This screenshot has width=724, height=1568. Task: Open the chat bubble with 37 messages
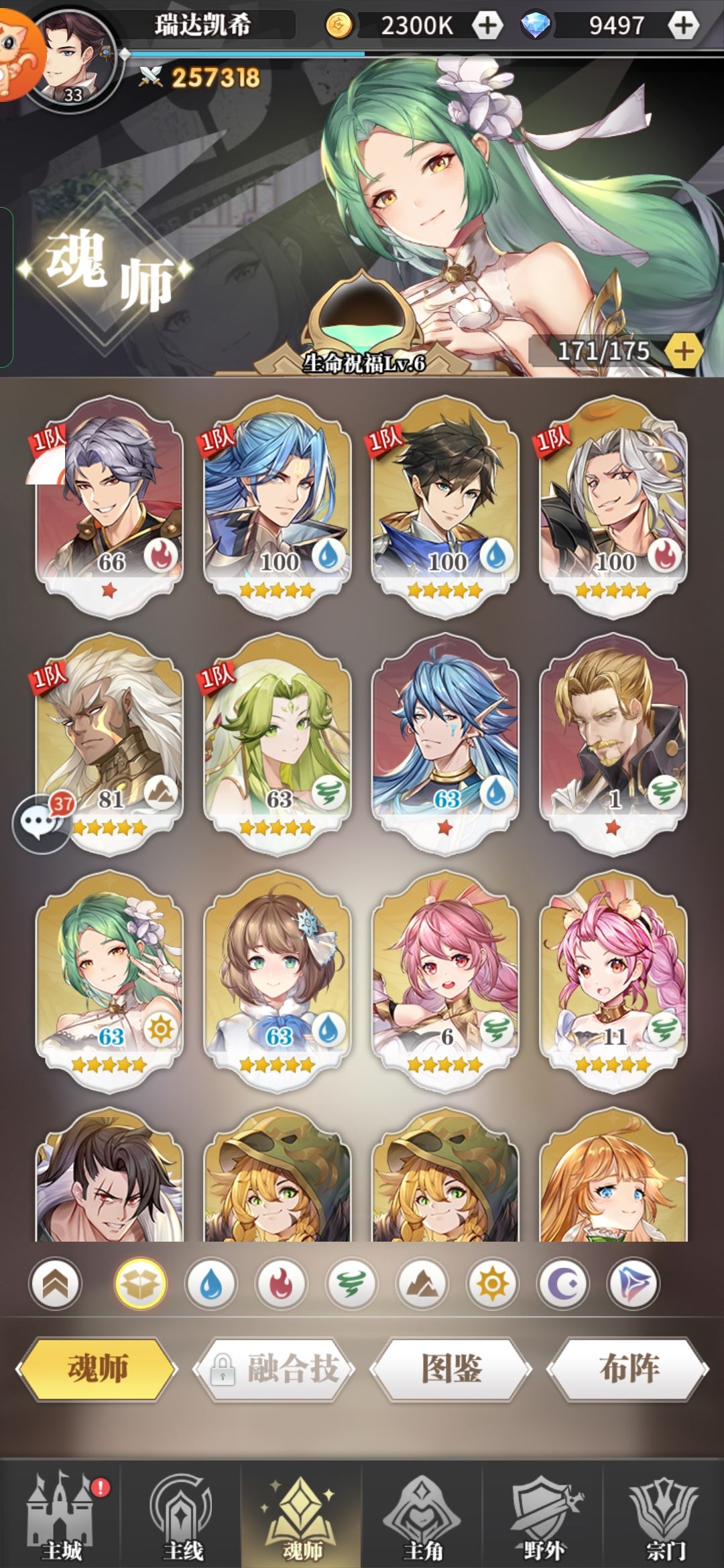[40, 823]
